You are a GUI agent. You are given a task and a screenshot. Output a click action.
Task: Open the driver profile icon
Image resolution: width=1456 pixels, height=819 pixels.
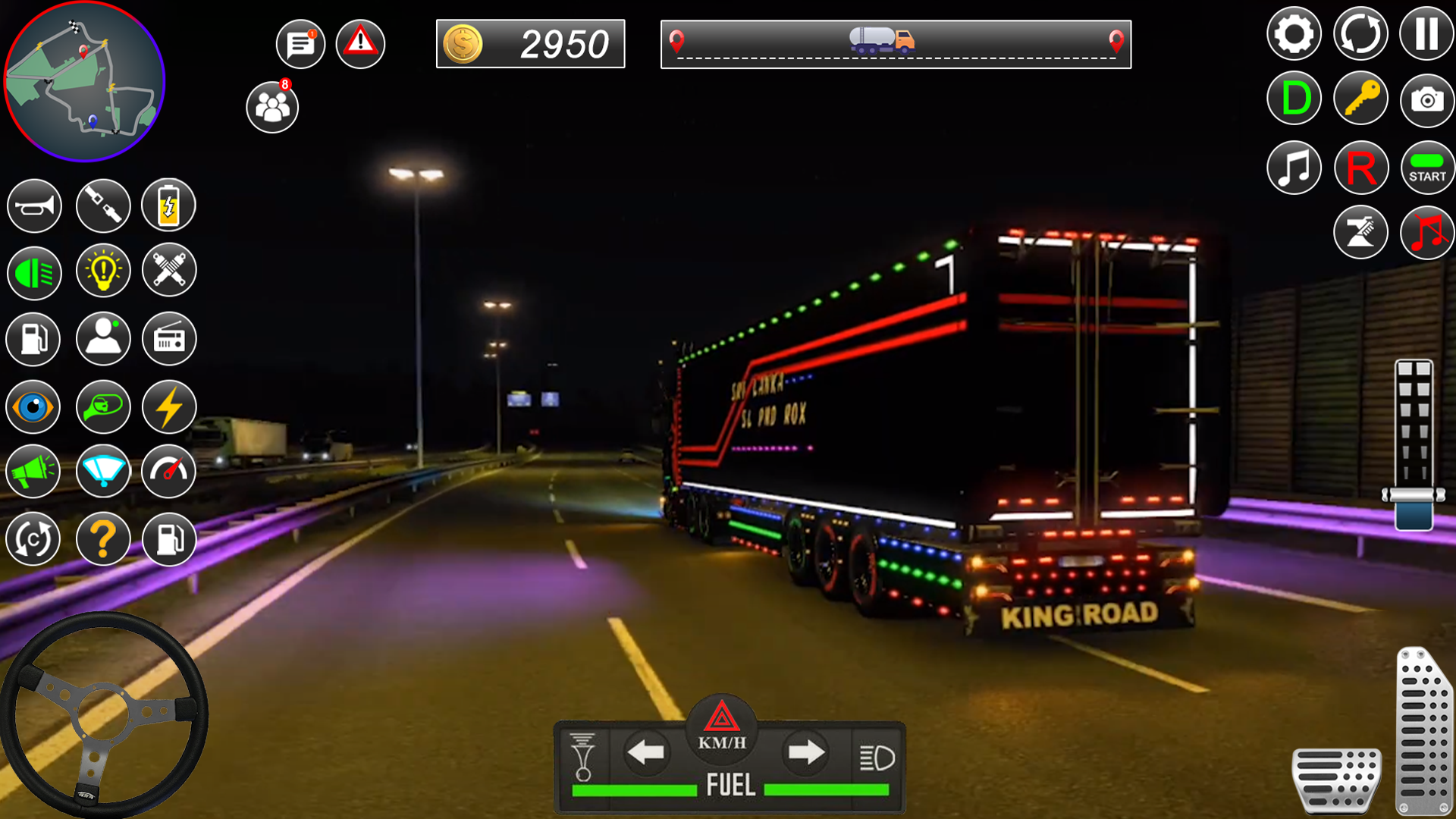click(103, 339)
